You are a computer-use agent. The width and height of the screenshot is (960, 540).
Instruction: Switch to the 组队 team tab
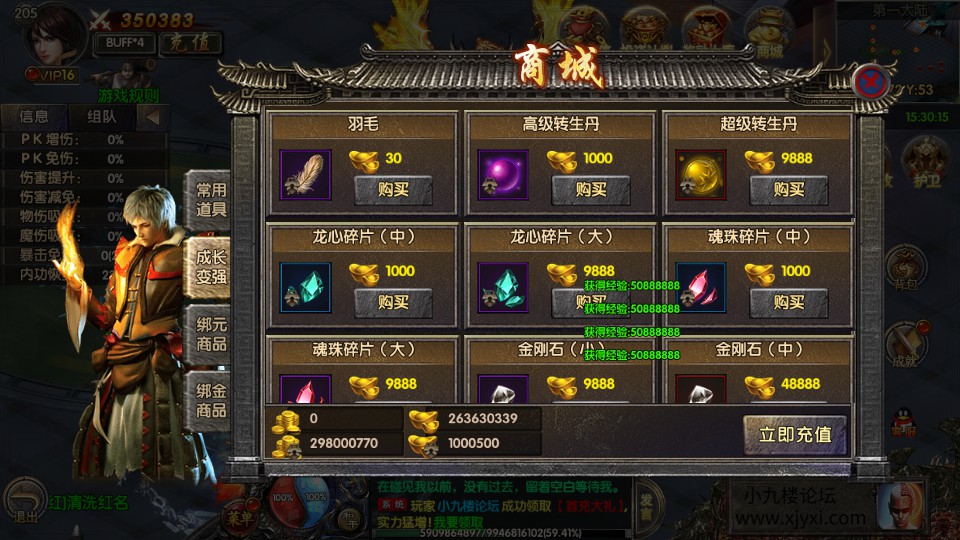pyautogui.click(x=101, y=116)
